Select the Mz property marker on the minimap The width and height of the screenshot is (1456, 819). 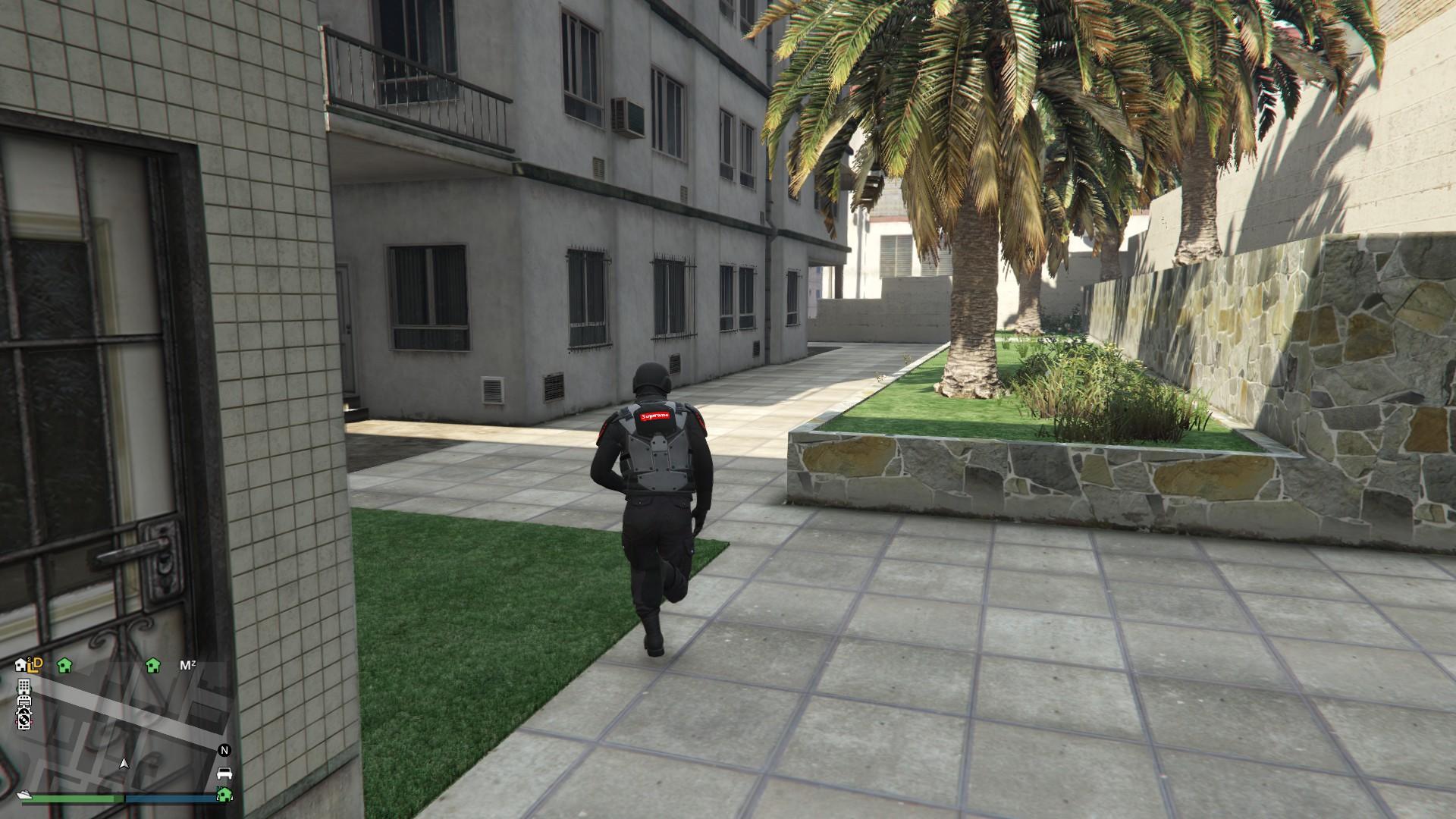click(187, 664)
